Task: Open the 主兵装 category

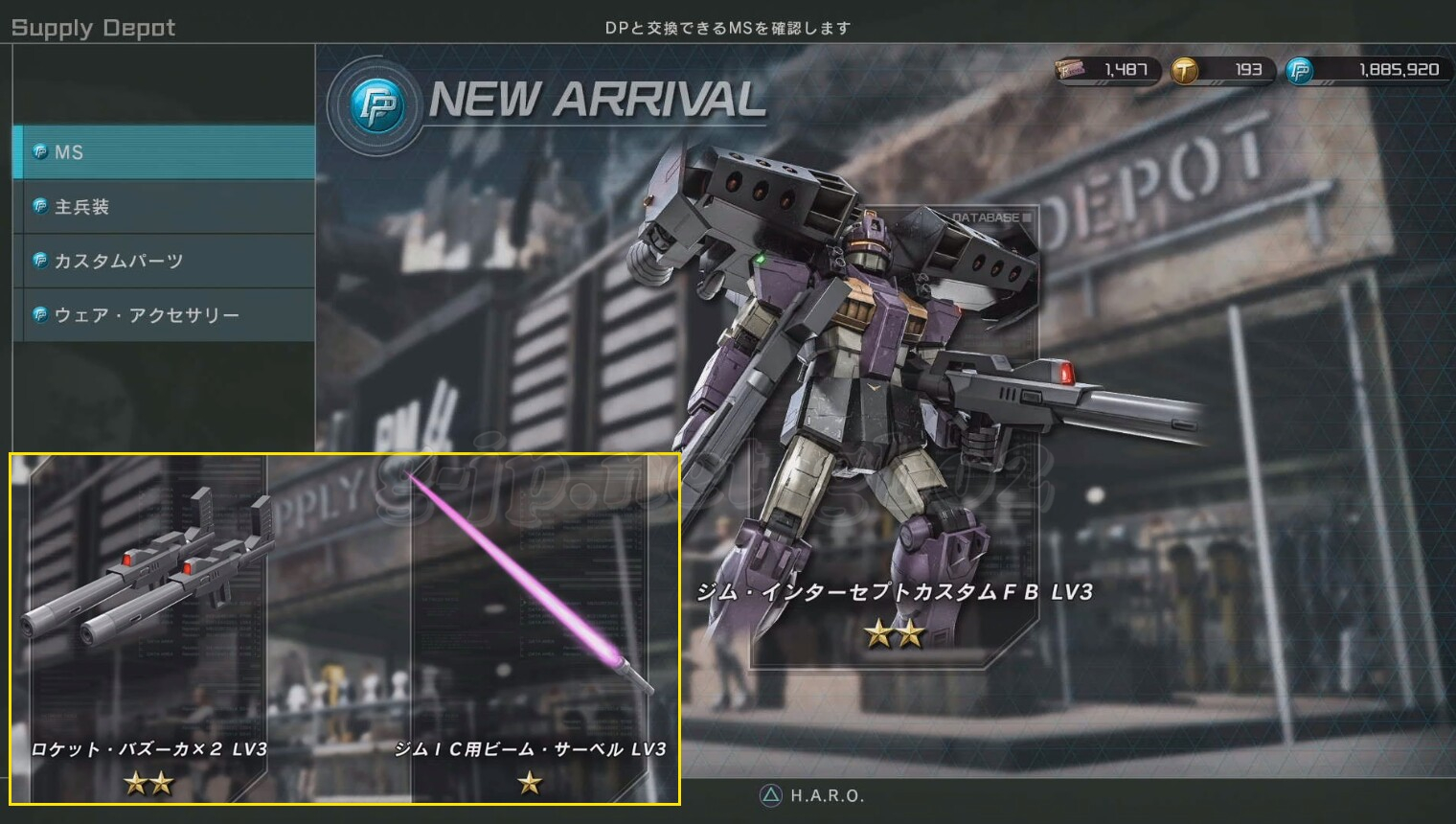Action: pyautogui.click(x=164, y=207)
